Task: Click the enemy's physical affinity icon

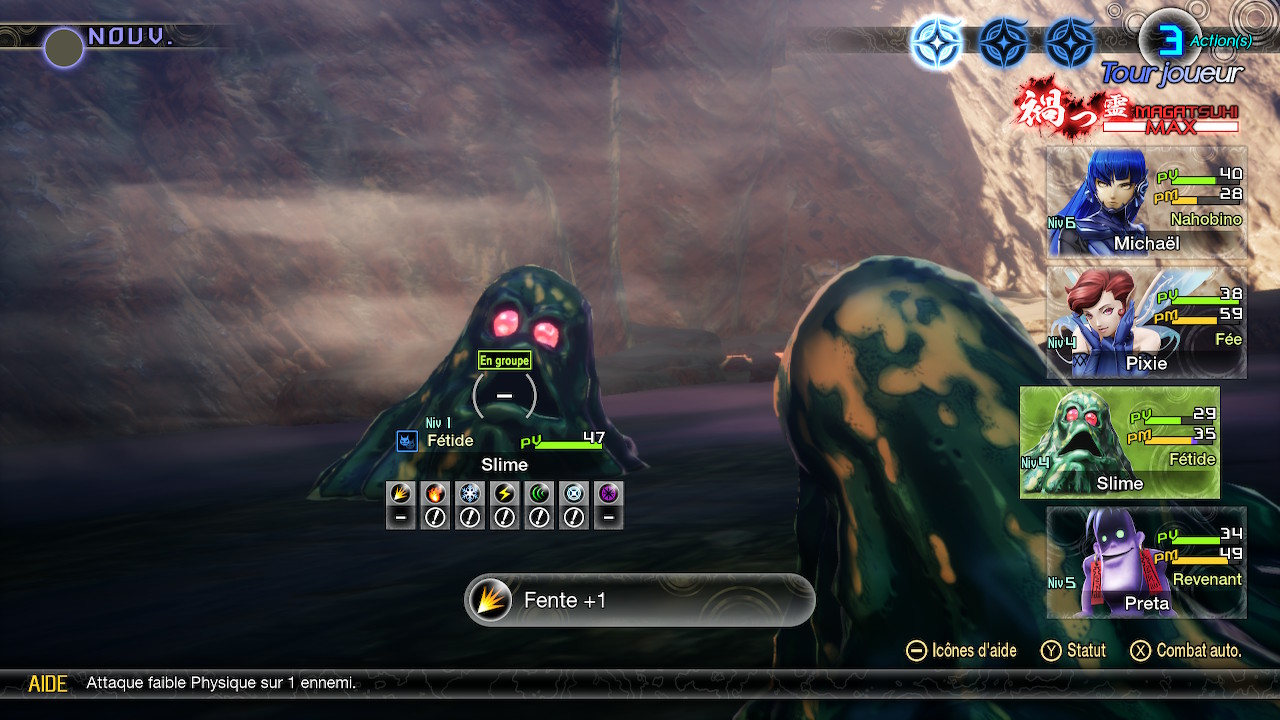Action: (x=401, y=493)
